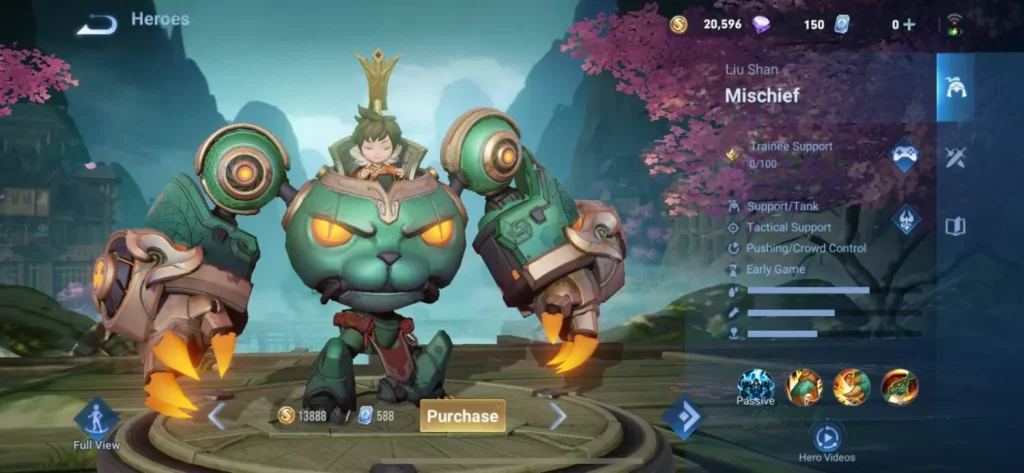
Task: Open Full View of the hero
Action: (97, 418)
